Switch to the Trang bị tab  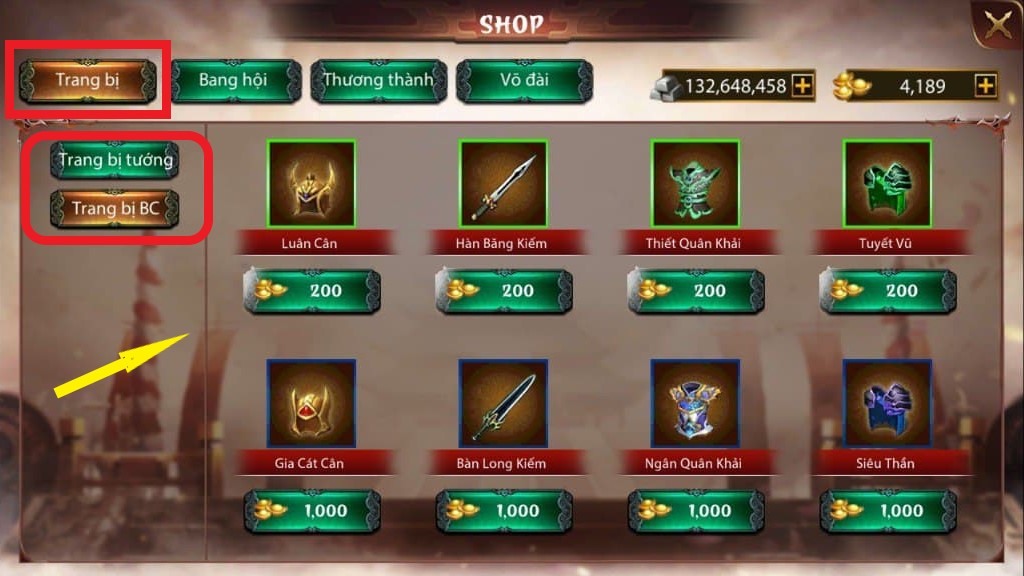89,80
